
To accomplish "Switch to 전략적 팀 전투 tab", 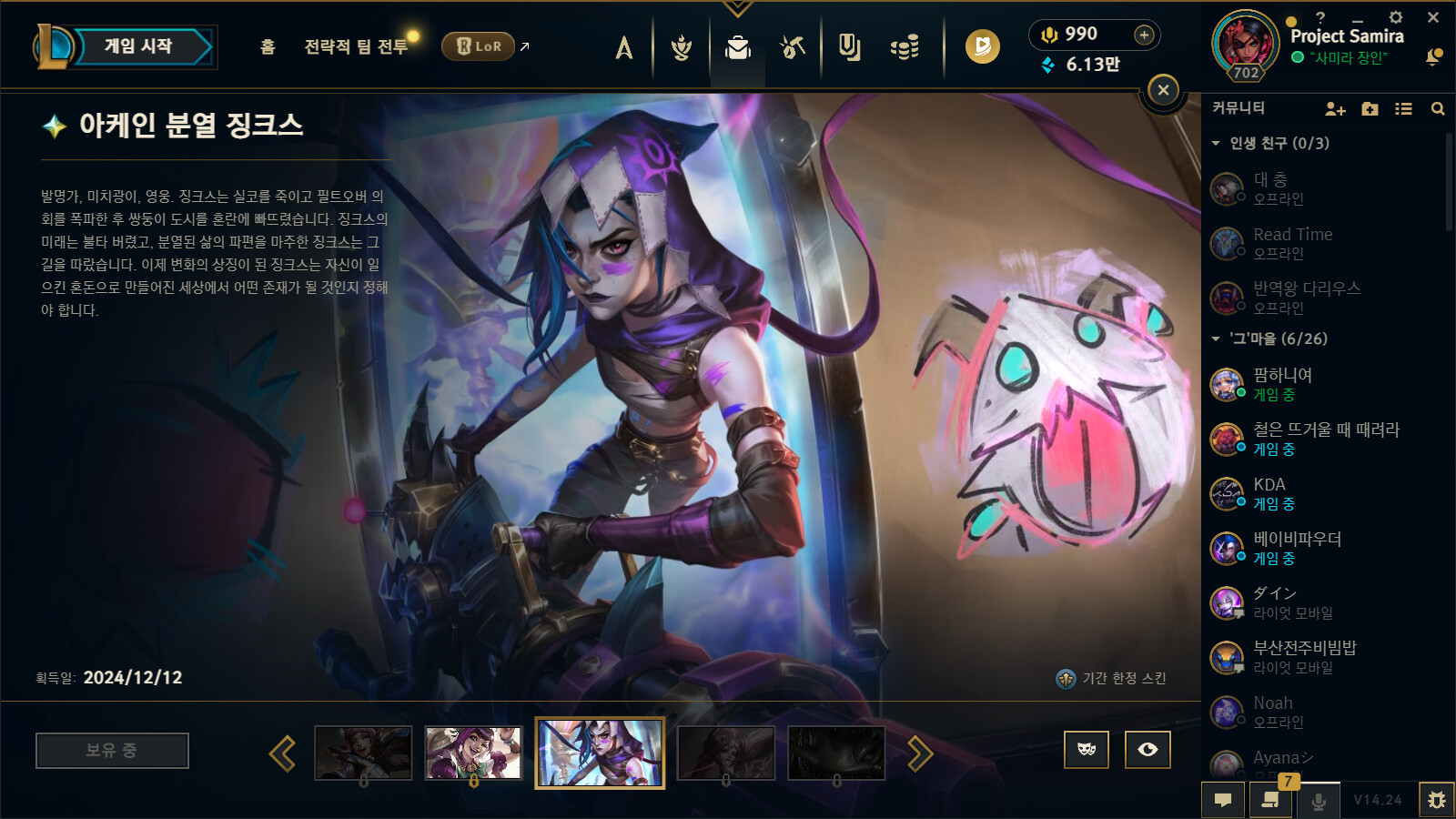I will pos(356,46).
